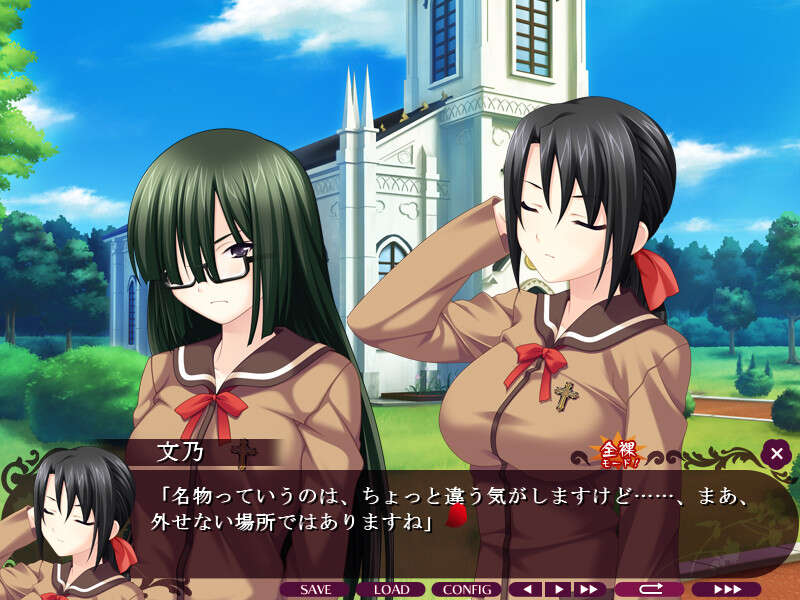Open the LOAD menu
The width and height of the screenshot is (800, 600).
tap(392, 590)
